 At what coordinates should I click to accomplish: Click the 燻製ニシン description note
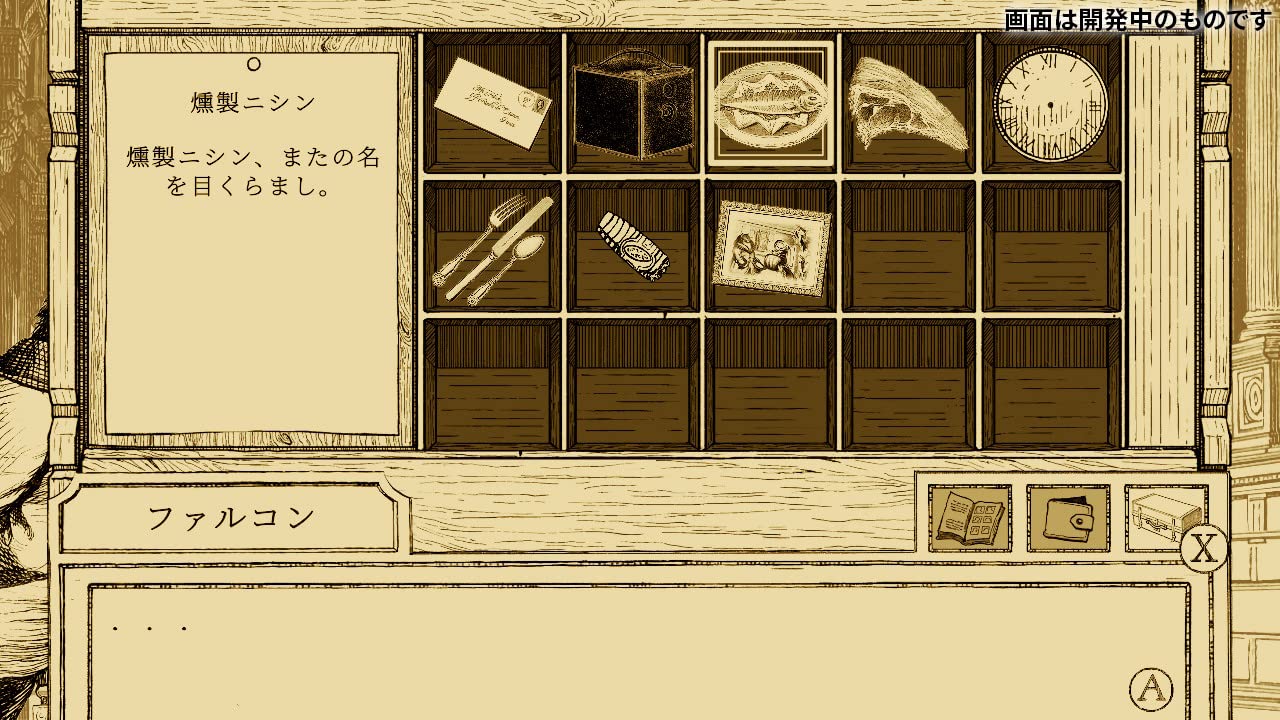click(x=250, y=240)
